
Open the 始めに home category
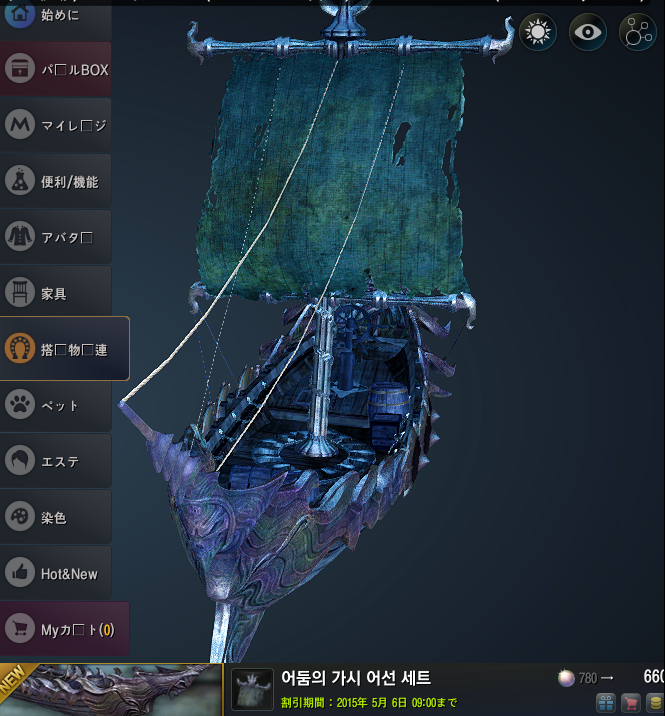tap(55, 16)
